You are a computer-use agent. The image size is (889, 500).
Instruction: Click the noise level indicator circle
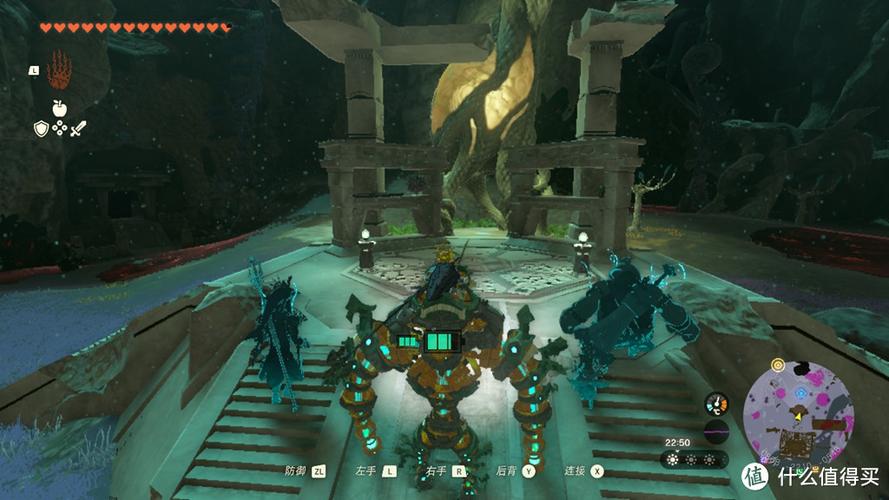tap(715, 432)
